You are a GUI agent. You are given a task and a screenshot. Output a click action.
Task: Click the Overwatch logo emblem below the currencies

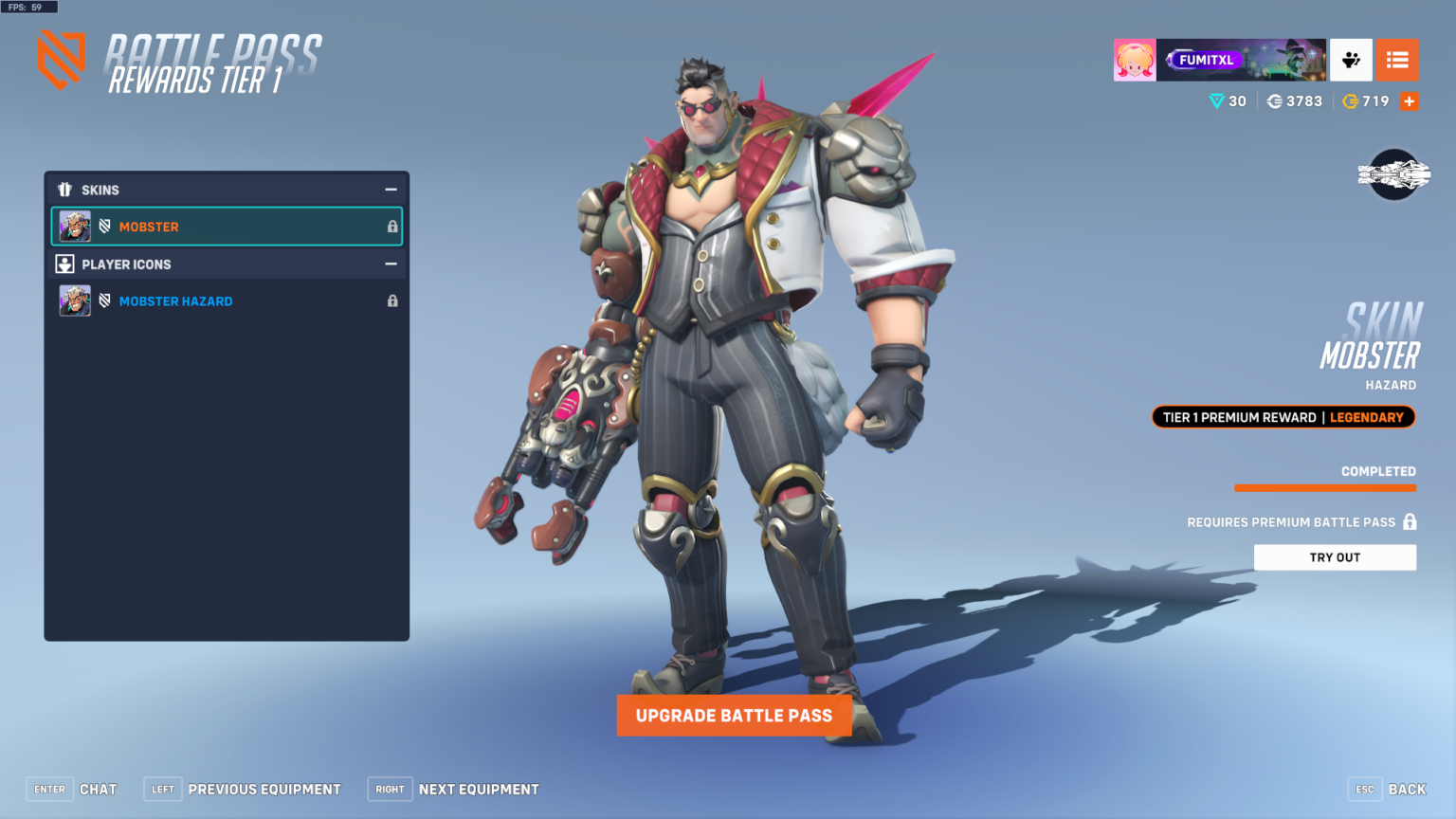coord(1394,175)
